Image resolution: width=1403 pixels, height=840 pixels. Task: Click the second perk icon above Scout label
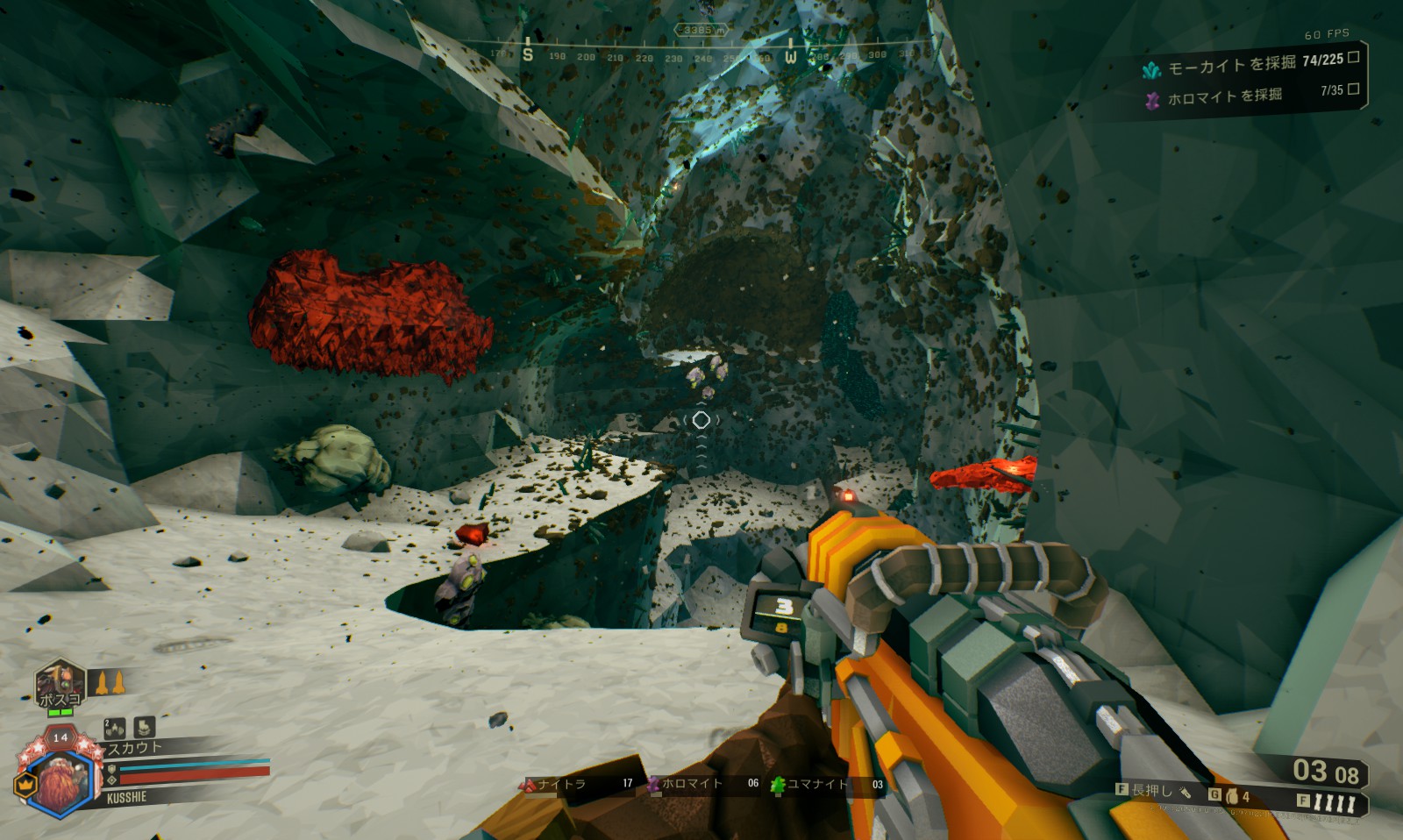[145, 726]
